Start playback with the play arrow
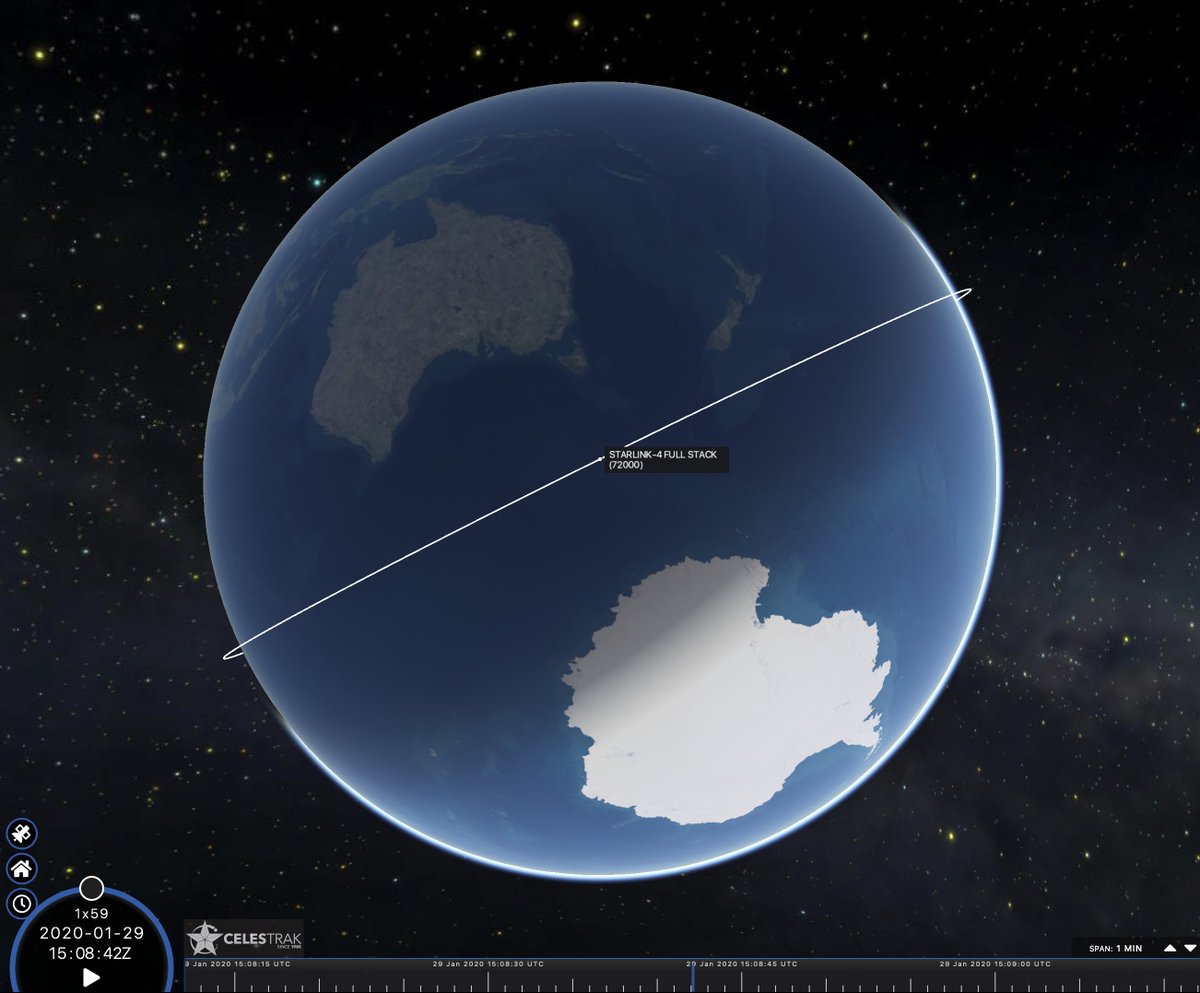Screen dimensions: 1200x993 90,977
